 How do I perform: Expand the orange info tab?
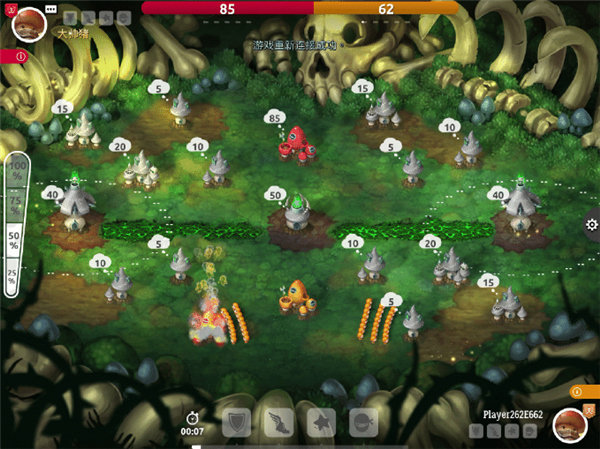pyautogui.click(x=578, y=391)
